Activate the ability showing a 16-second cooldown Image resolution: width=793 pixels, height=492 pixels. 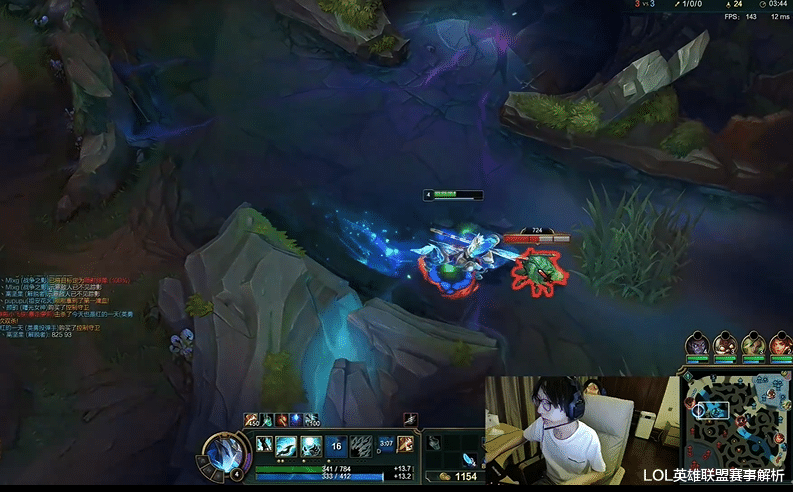337,447
